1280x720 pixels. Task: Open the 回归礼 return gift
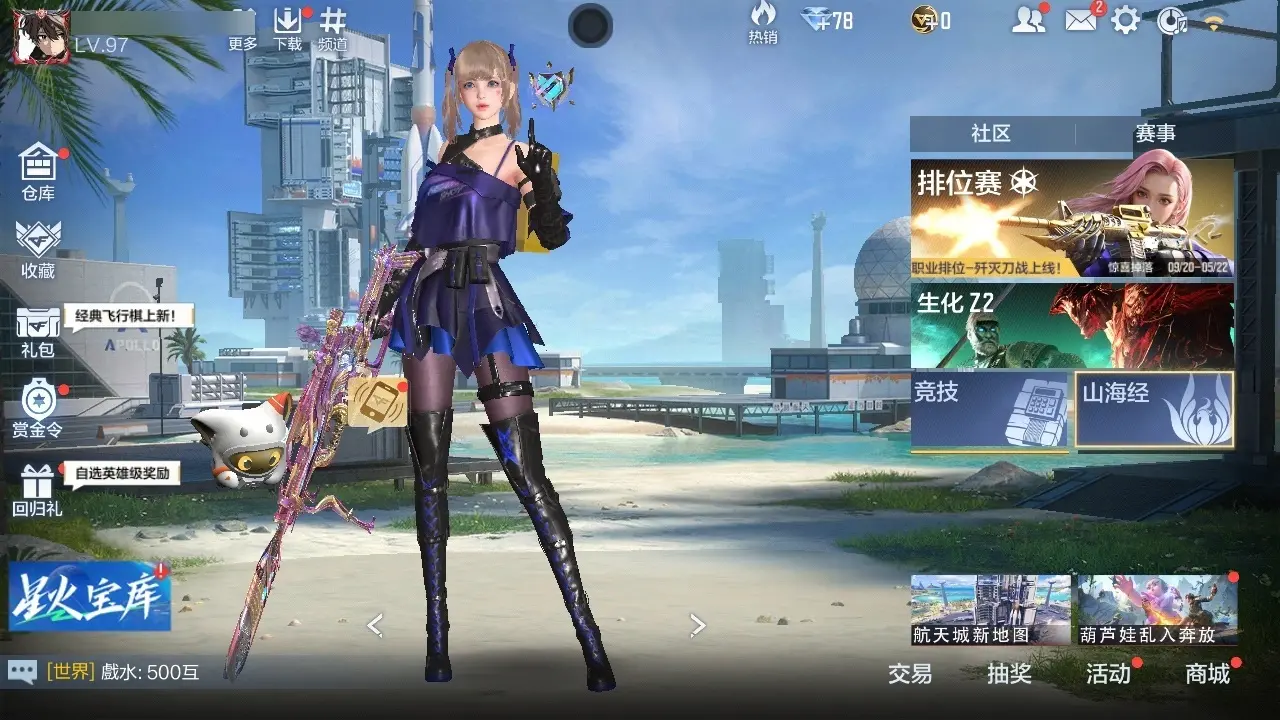coord(38,490)
